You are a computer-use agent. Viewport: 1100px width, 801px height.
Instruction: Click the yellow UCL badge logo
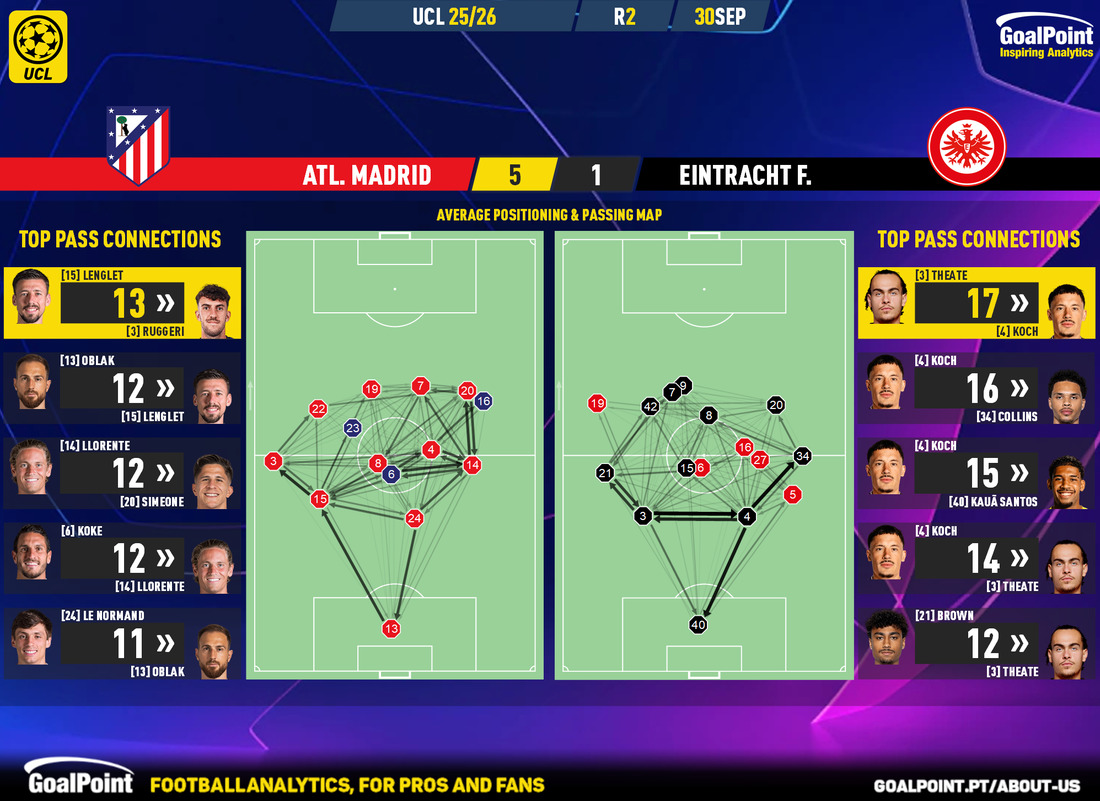click(x=40, y=46)
